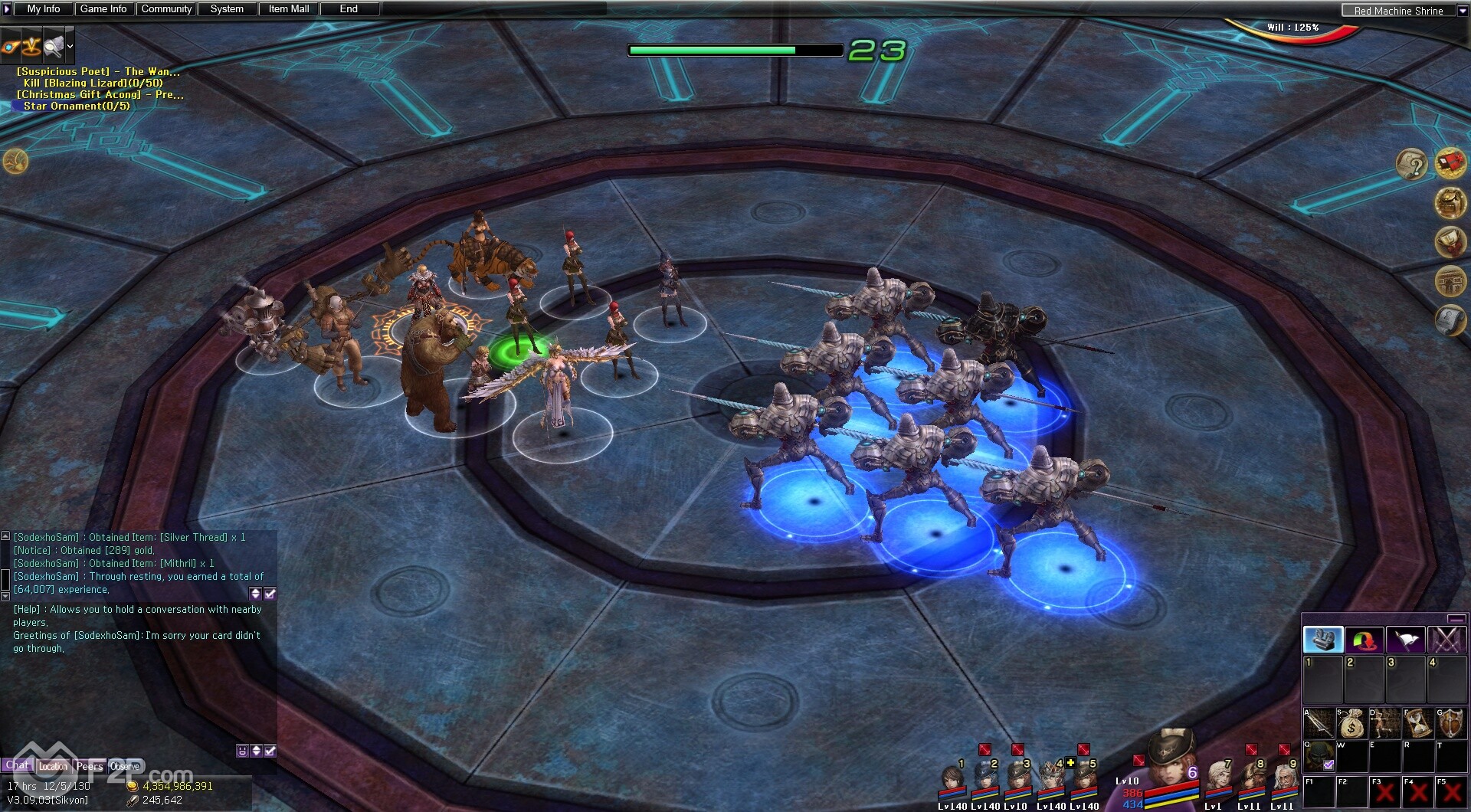1471x812 pixels.
Task: Select the crossed swords battle command
Action: (1446, 640)
